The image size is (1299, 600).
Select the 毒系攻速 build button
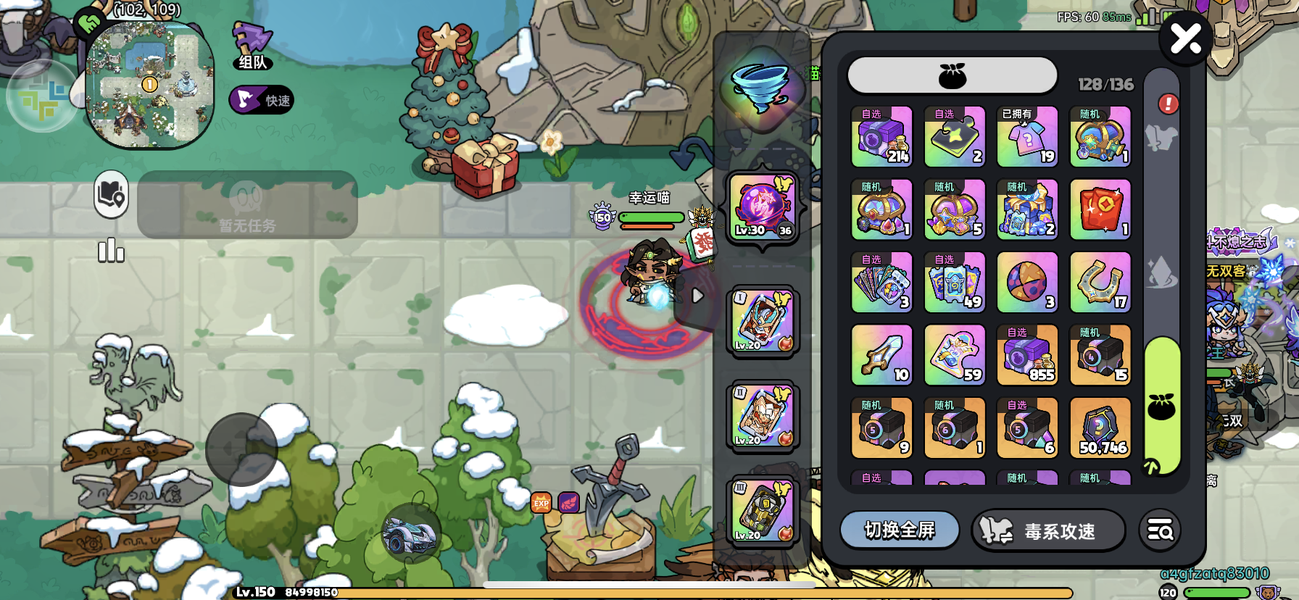1047,531
